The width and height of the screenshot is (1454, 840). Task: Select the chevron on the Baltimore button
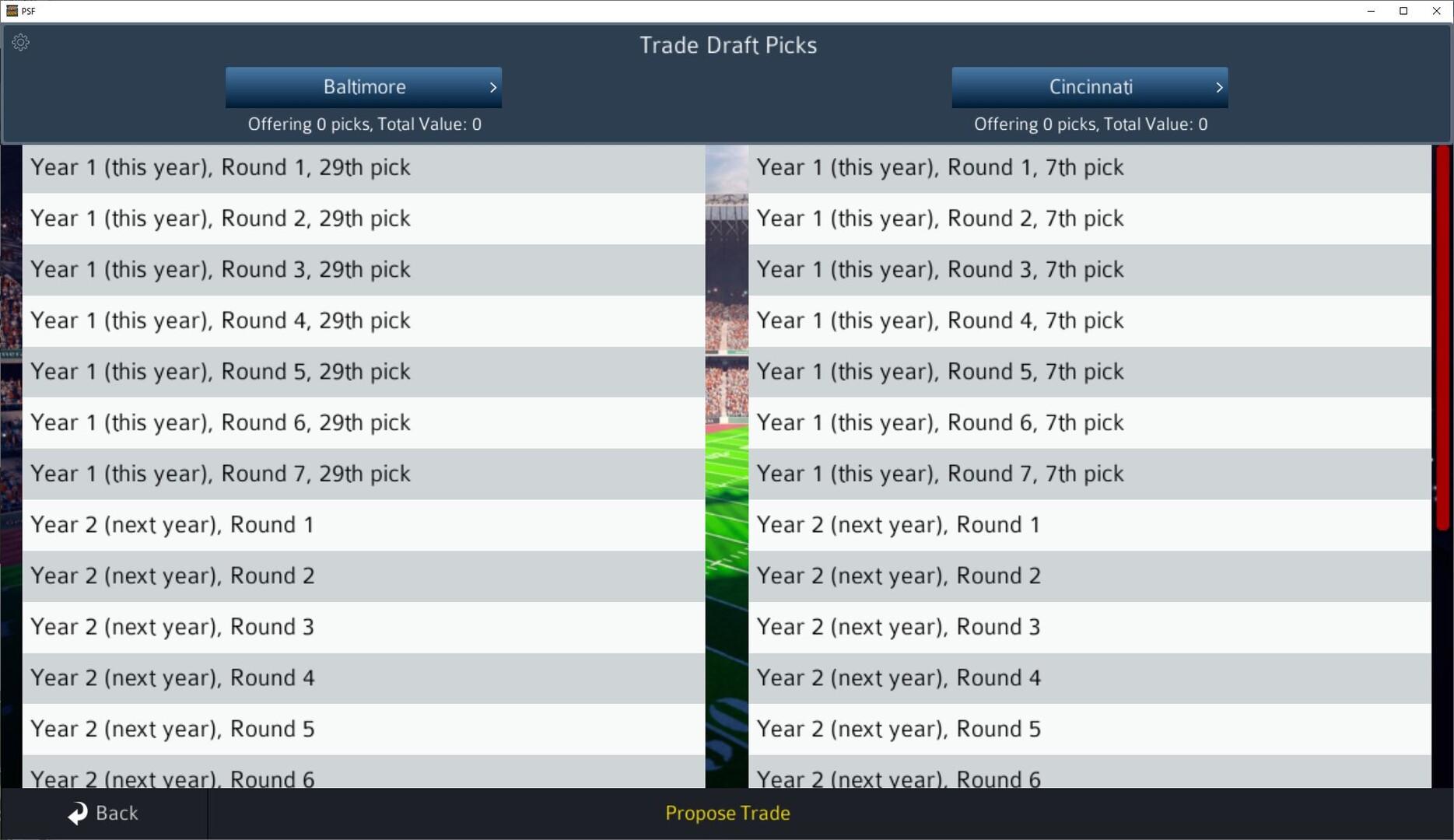tap(493, 87)
